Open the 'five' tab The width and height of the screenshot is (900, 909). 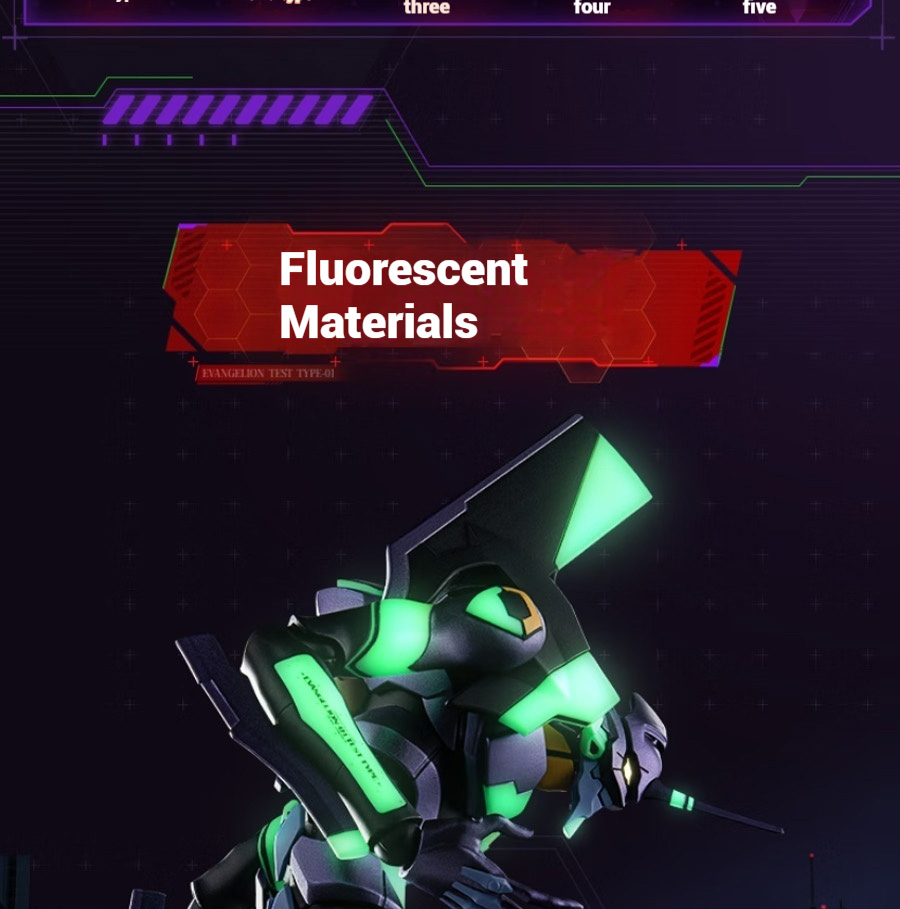[x=759, y=8]
